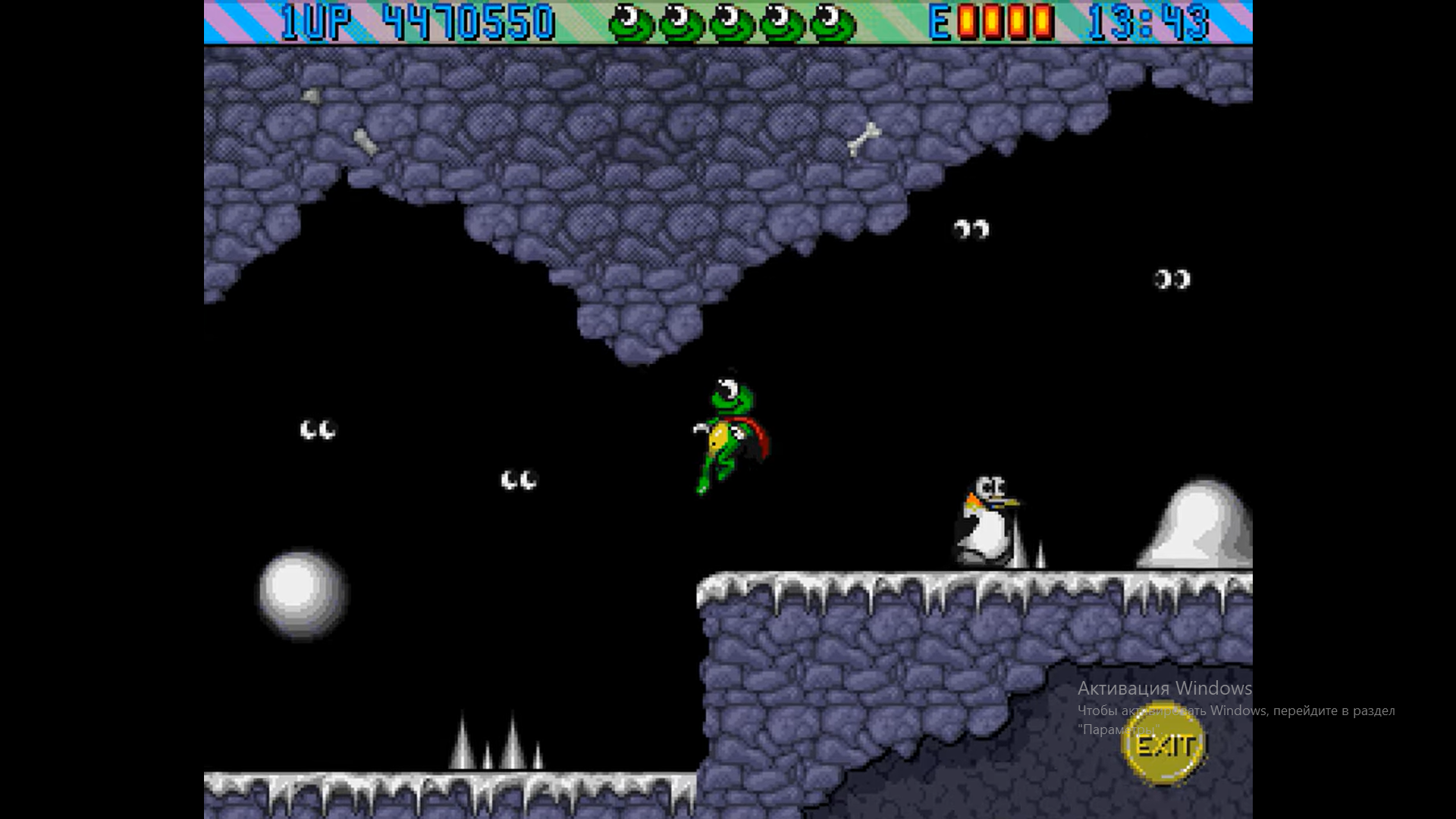Click the ice spikes at the bottom
Image resolution: width=1456 pixels, height=819 pixels.
point(497,747)
